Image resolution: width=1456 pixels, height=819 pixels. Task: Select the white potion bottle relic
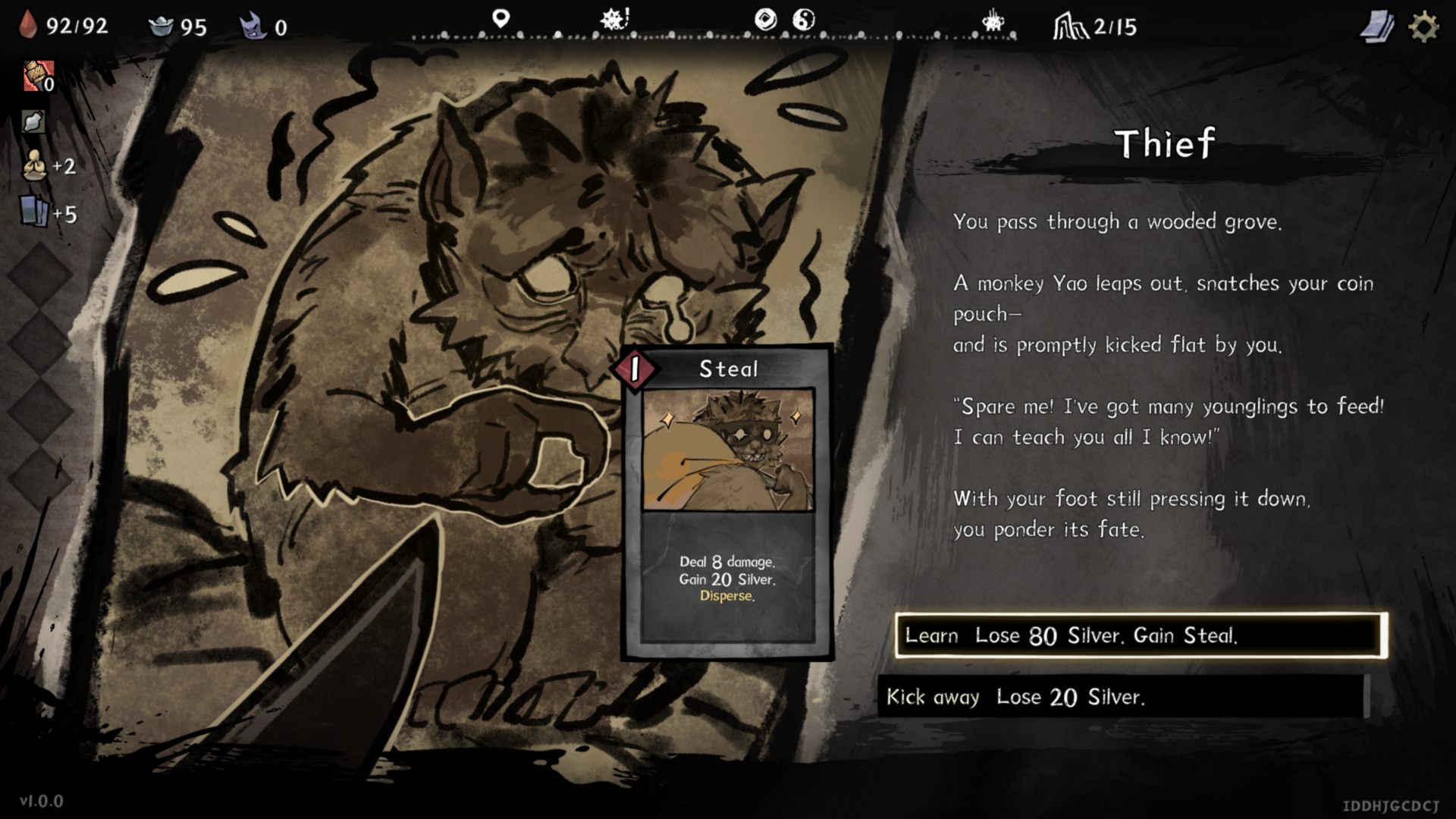pyautogui.click(x=33, y=121)
